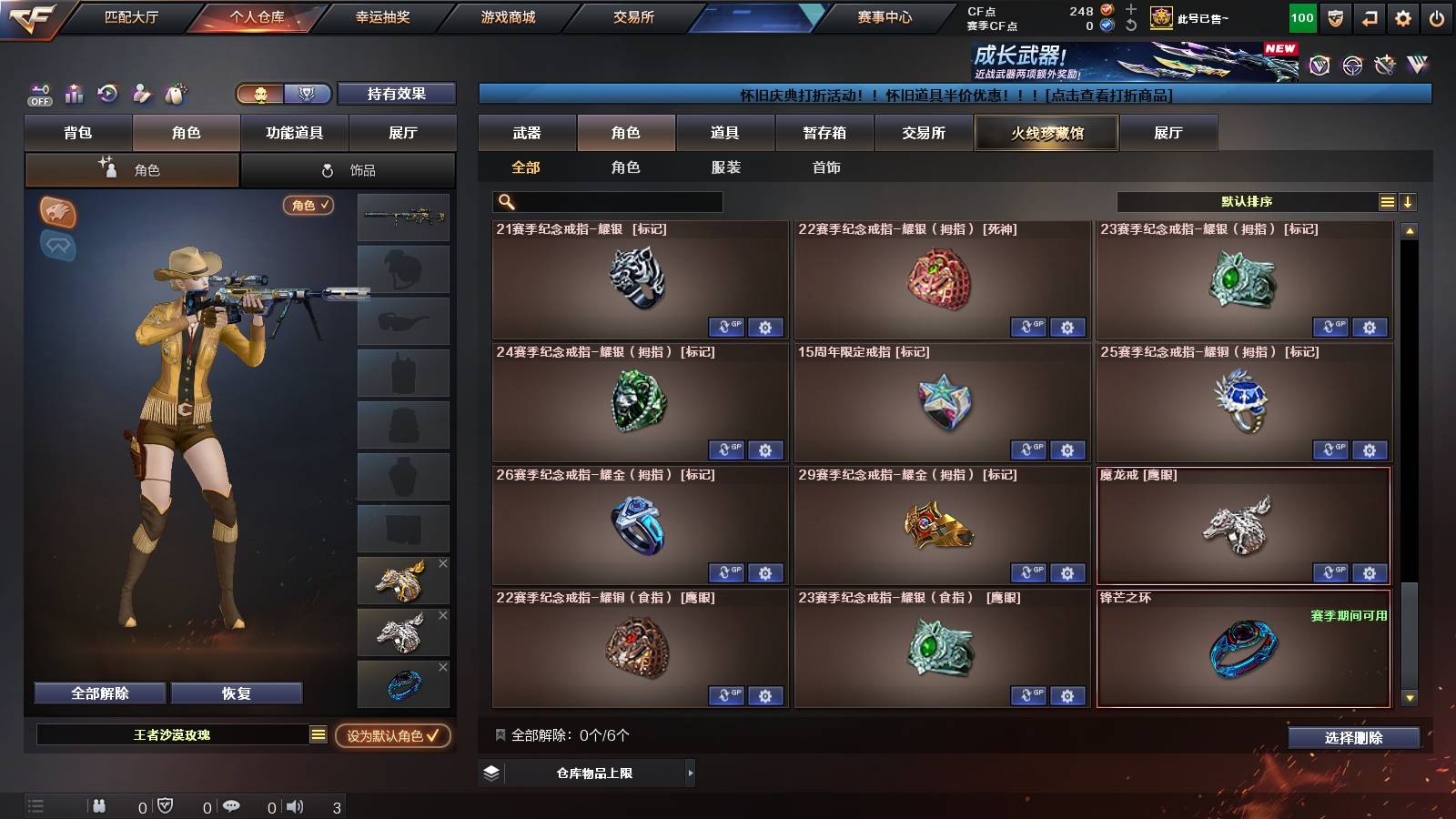
Task: Click the return arrow icon near the settings gear
Action: click(1368, 16)
